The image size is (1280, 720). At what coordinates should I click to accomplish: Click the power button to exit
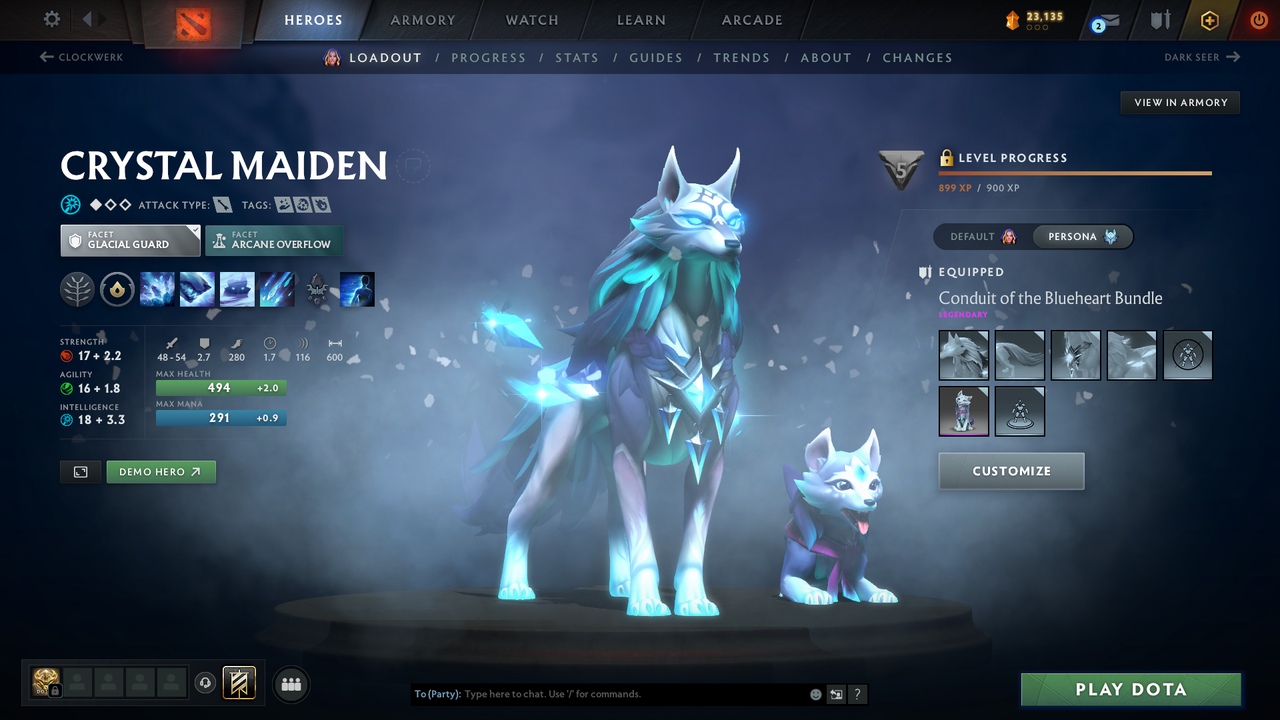[x=1258, y=19]
